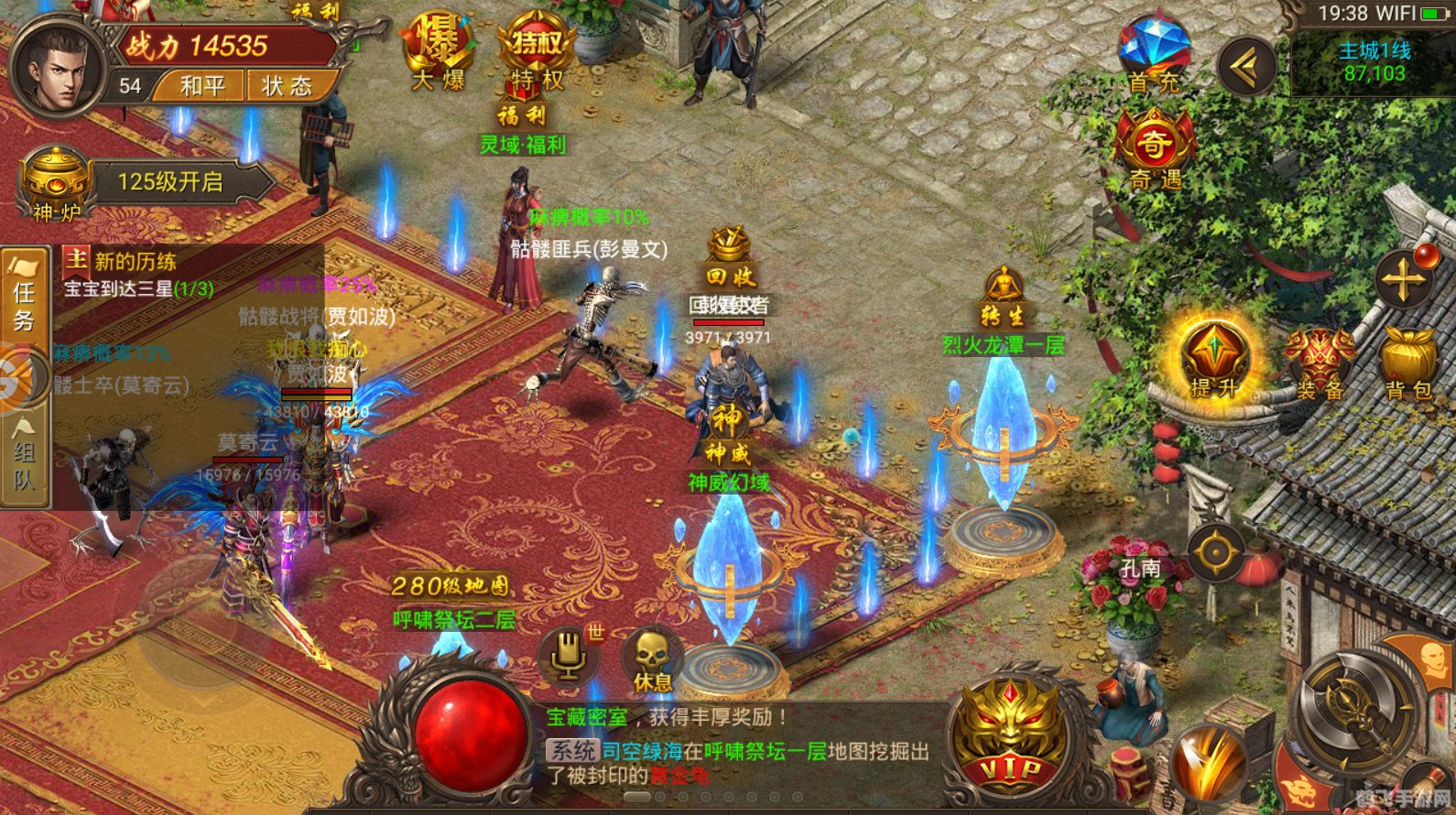Open the 主城1线 map location panel
The image size is (1456, 815).
tap(1373, 62)
